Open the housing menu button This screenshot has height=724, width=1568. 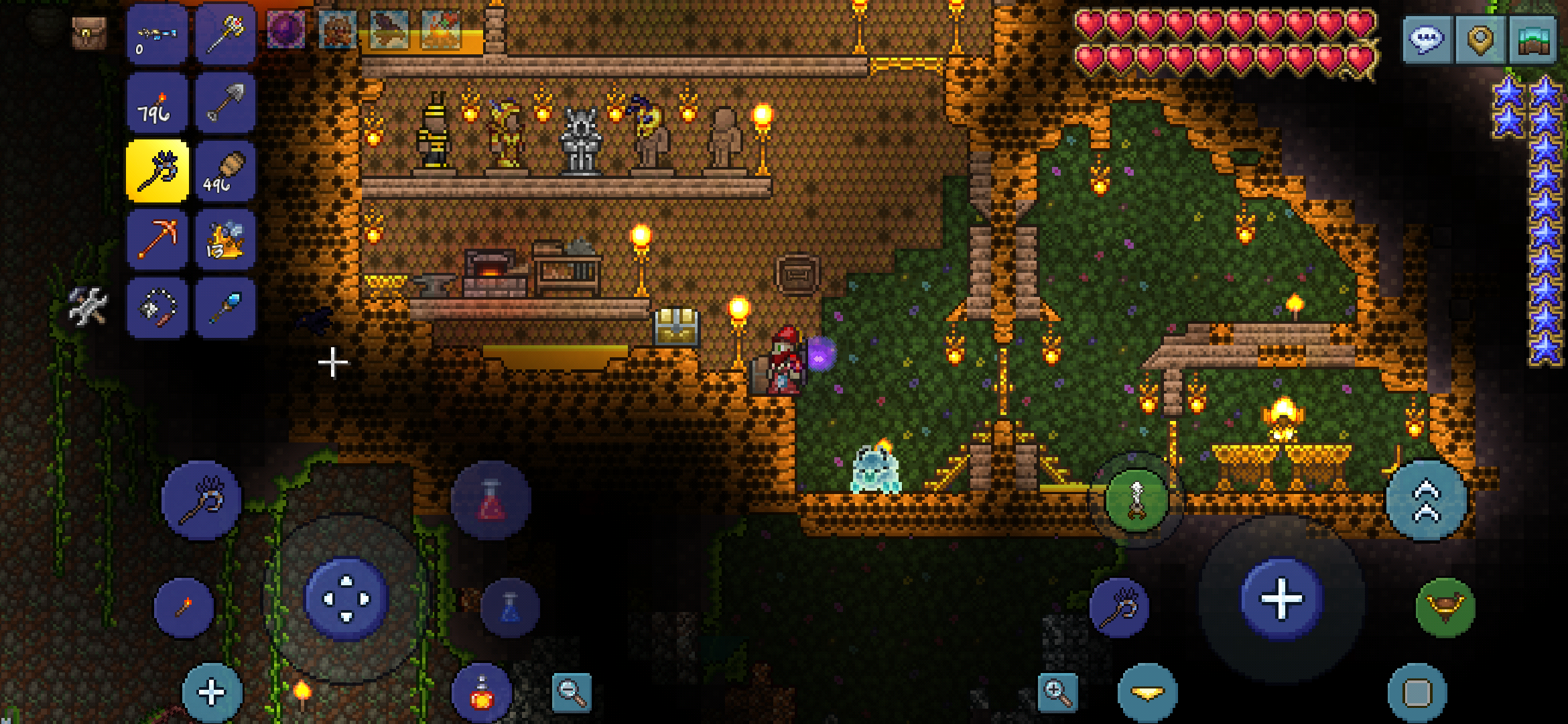coord(1533,39)
